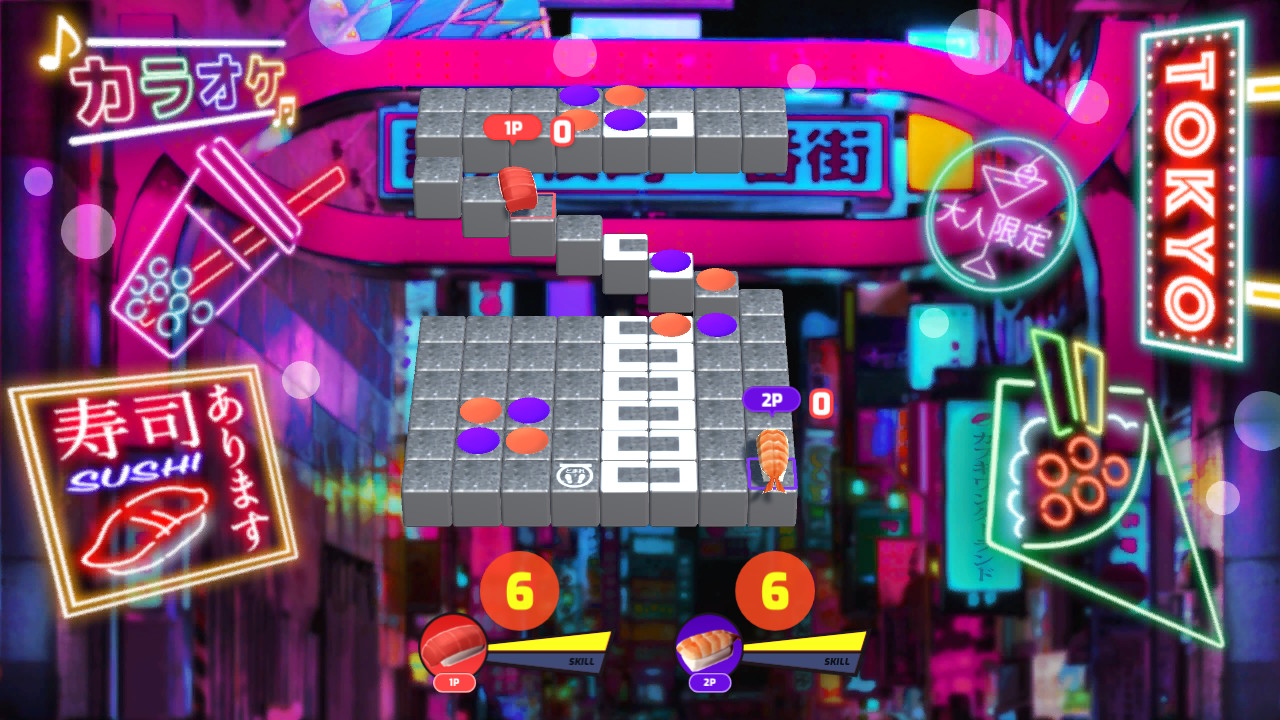This screenshot has height=720, width=1280.
Task: Click the 2P countdown number 6
Action: click(x=774, y=589)
